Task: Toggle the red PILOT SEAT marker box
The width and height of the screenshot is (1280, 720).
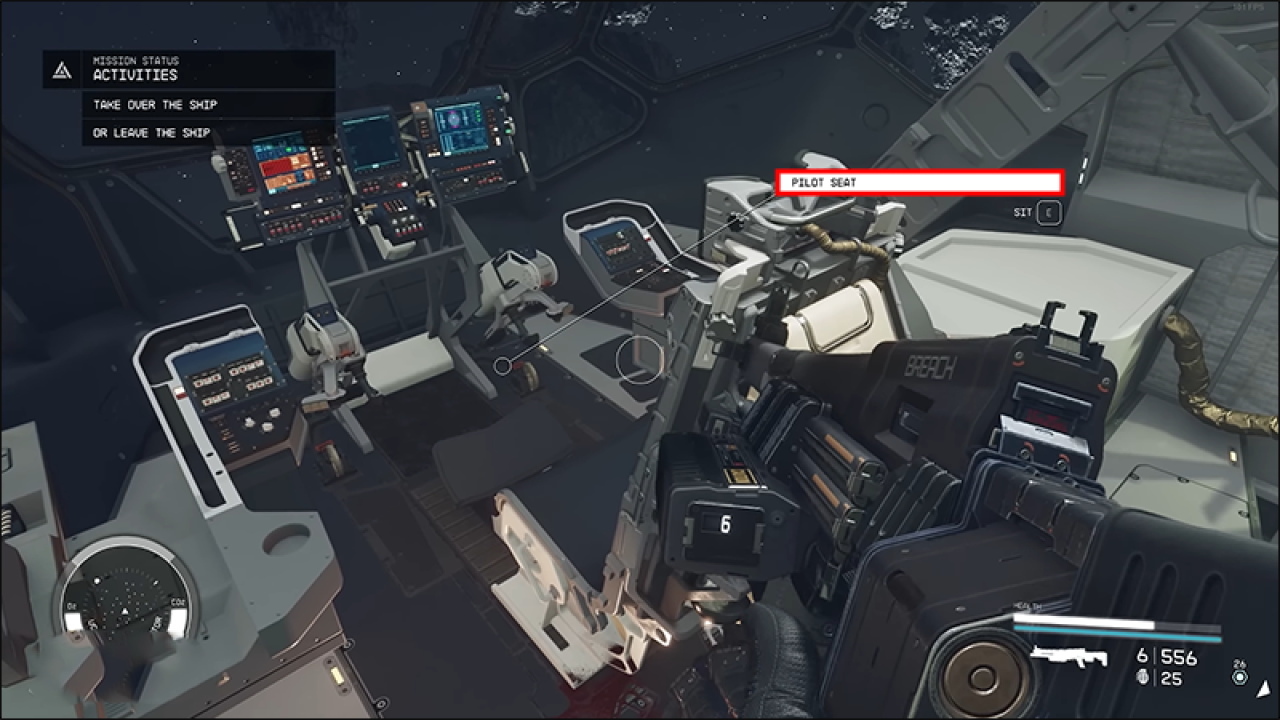Action: pyautogui.click(x=920, y=182)
